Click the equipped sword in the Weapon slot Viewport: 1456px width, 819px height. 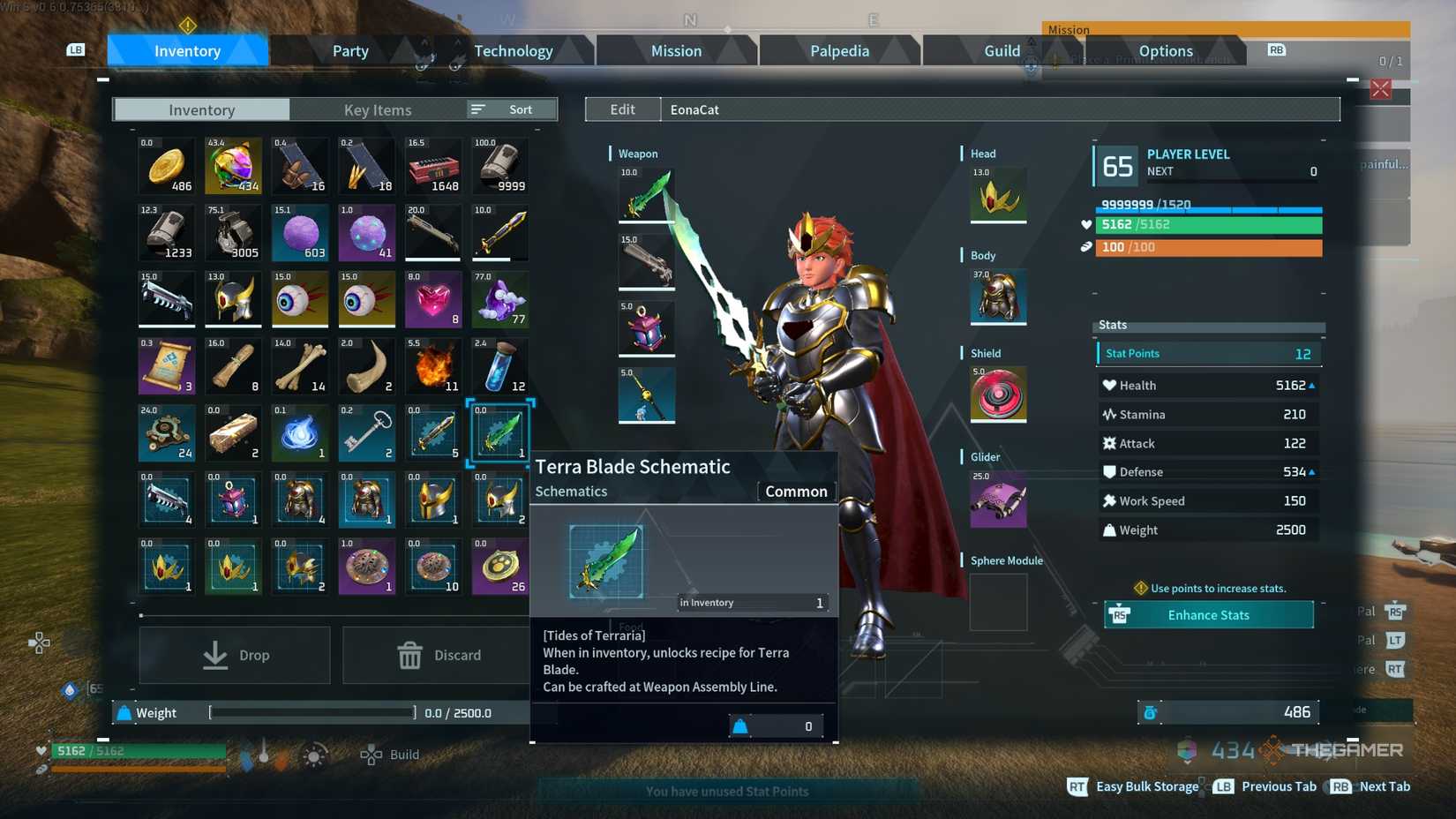(x=647, y=196)
